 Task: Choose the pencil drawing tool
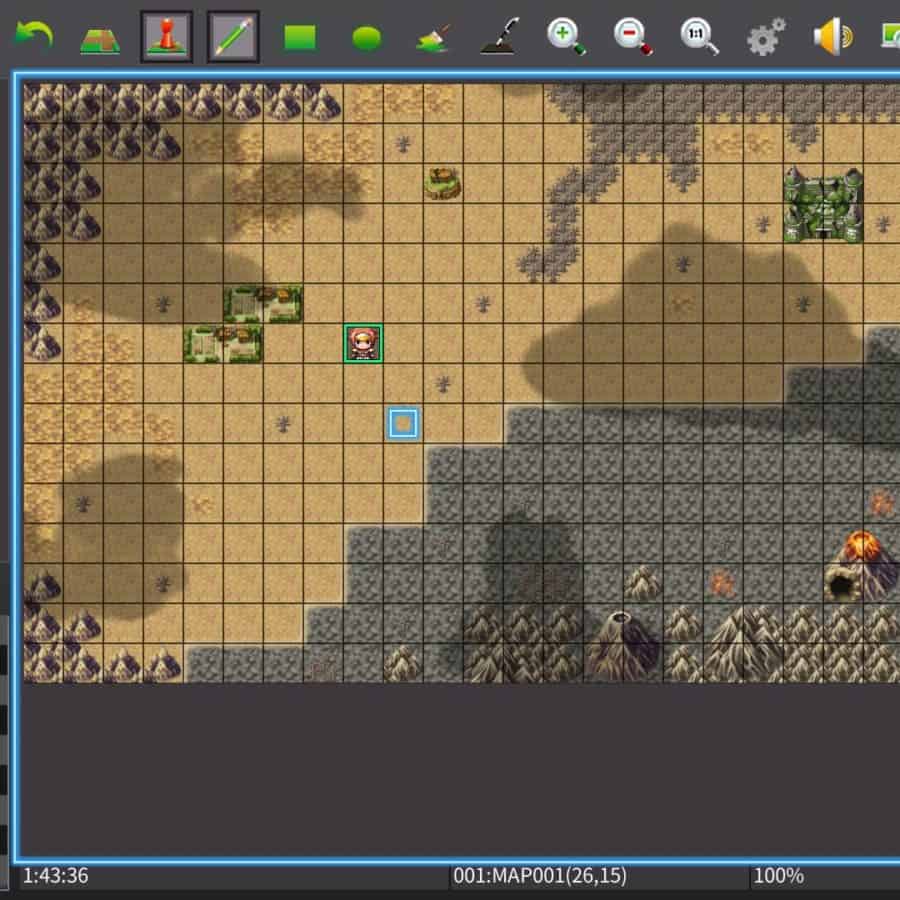[x=233, y=37]
